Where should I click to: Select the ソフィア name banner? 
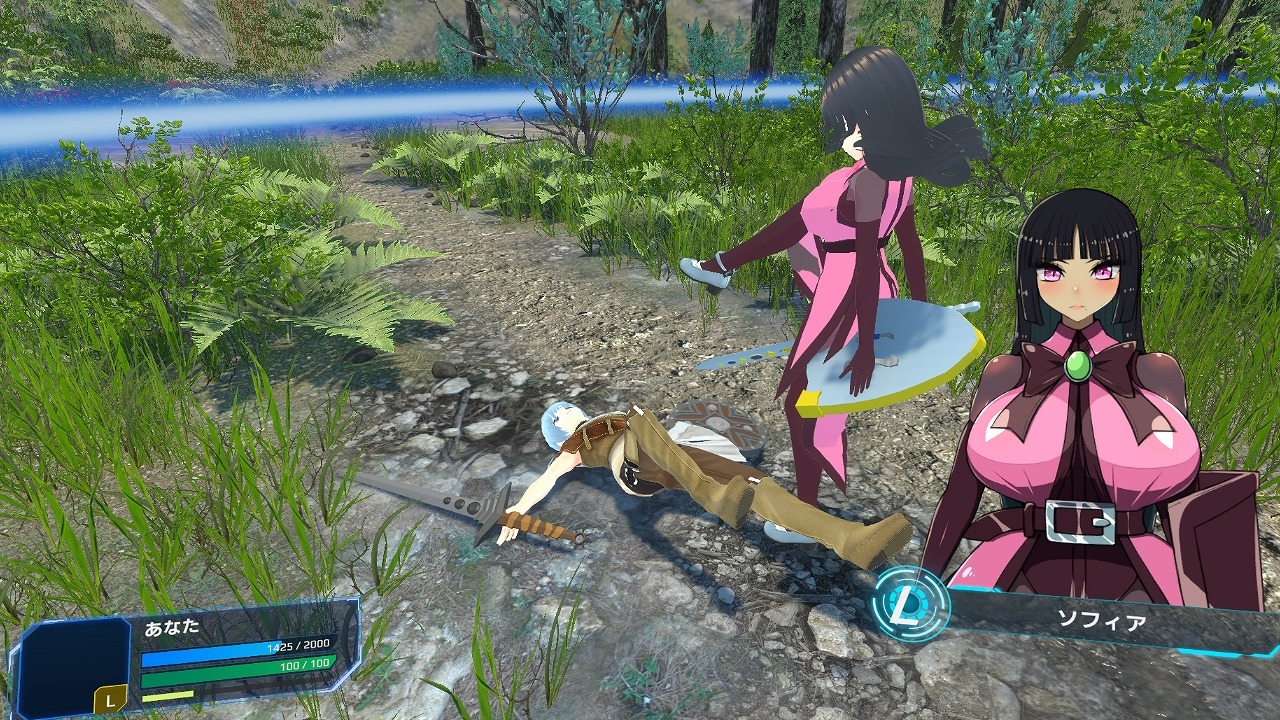pos(1100,621)
